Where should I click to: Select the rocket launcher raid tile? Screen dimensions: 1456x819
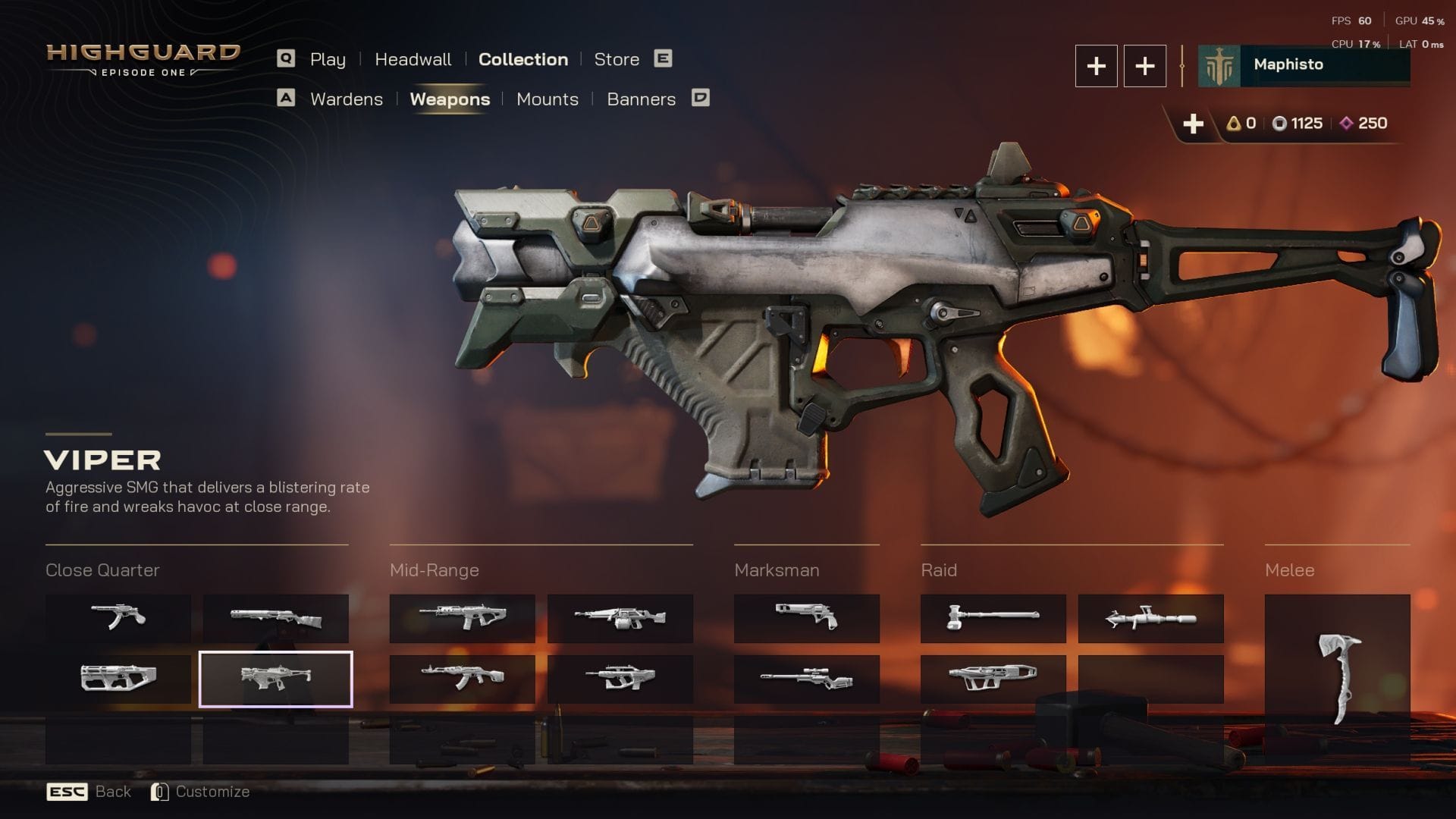1150,618
